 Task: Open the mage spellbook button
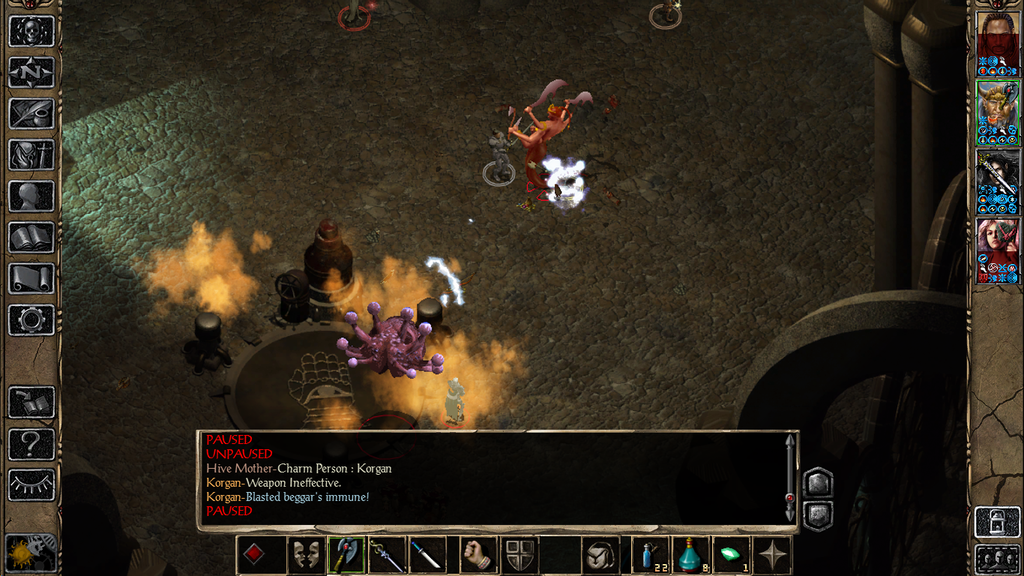tap(31, 237)
